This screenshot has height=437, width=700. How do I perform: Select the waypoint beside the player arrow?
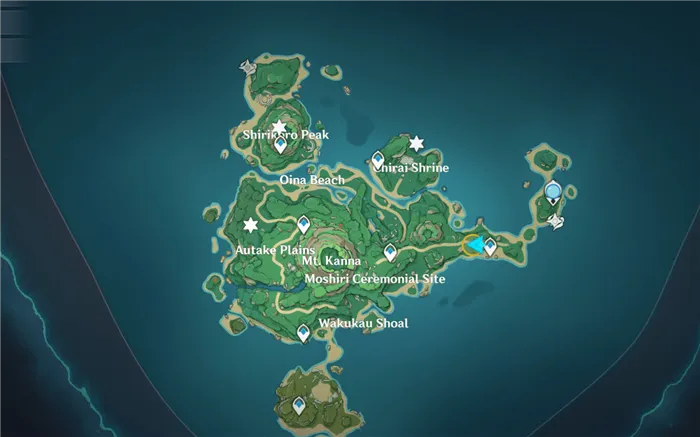pyautogui.click(x=490, y=245)
